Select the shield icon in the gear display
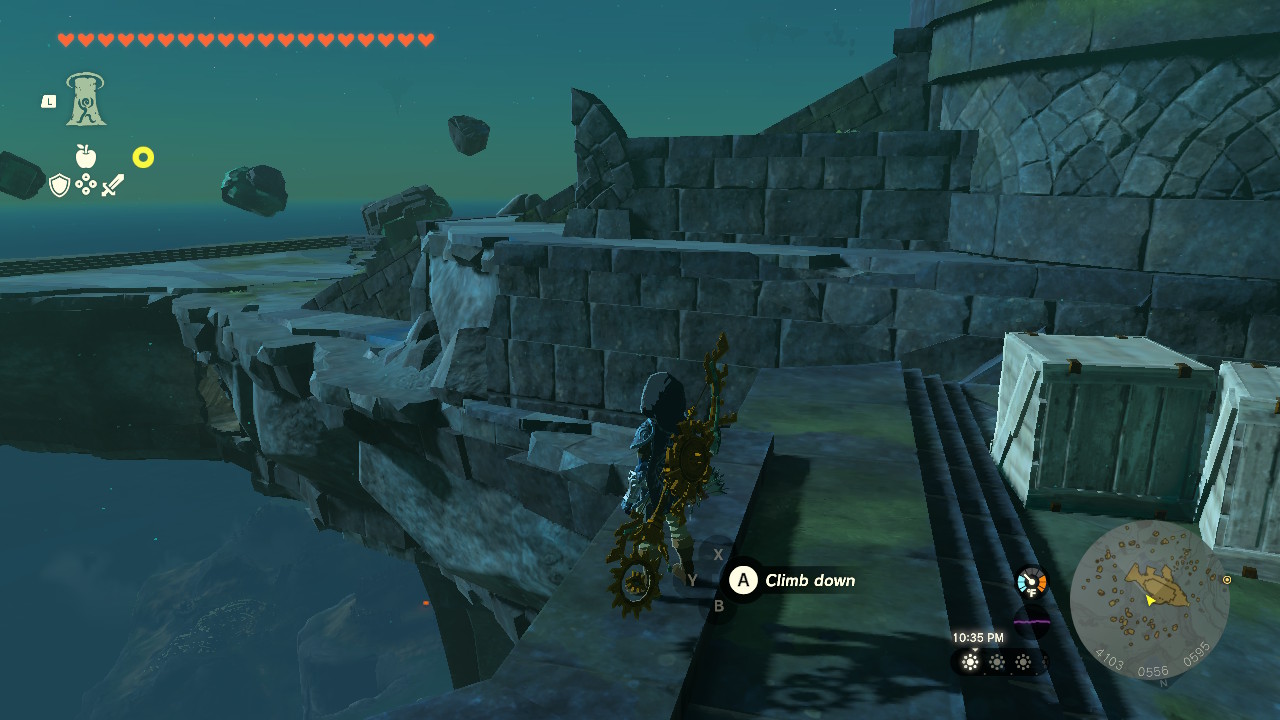 (58, 185)
